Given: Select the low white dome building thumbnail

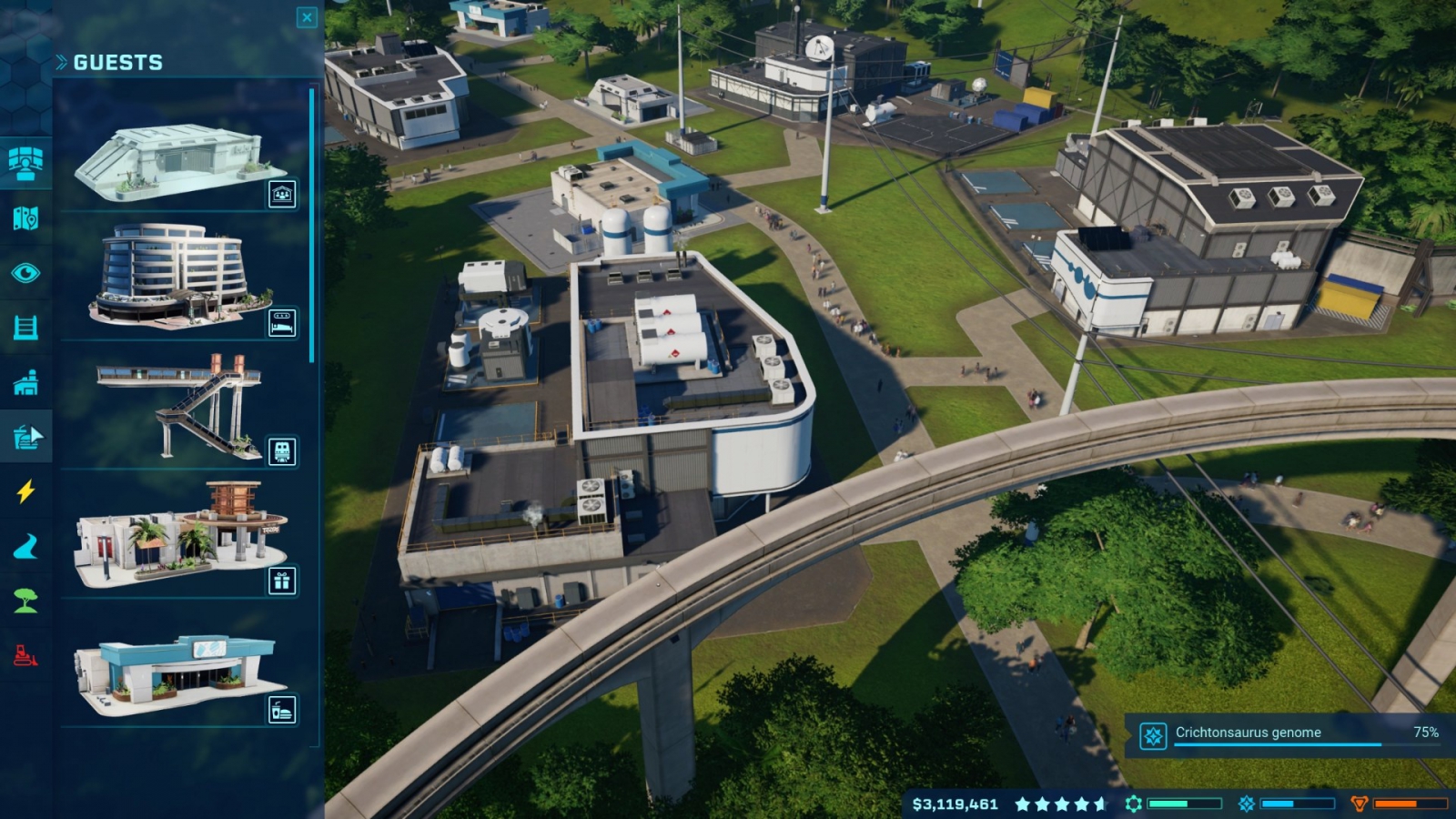Looking at the screenshot, I should pos(180,164).
